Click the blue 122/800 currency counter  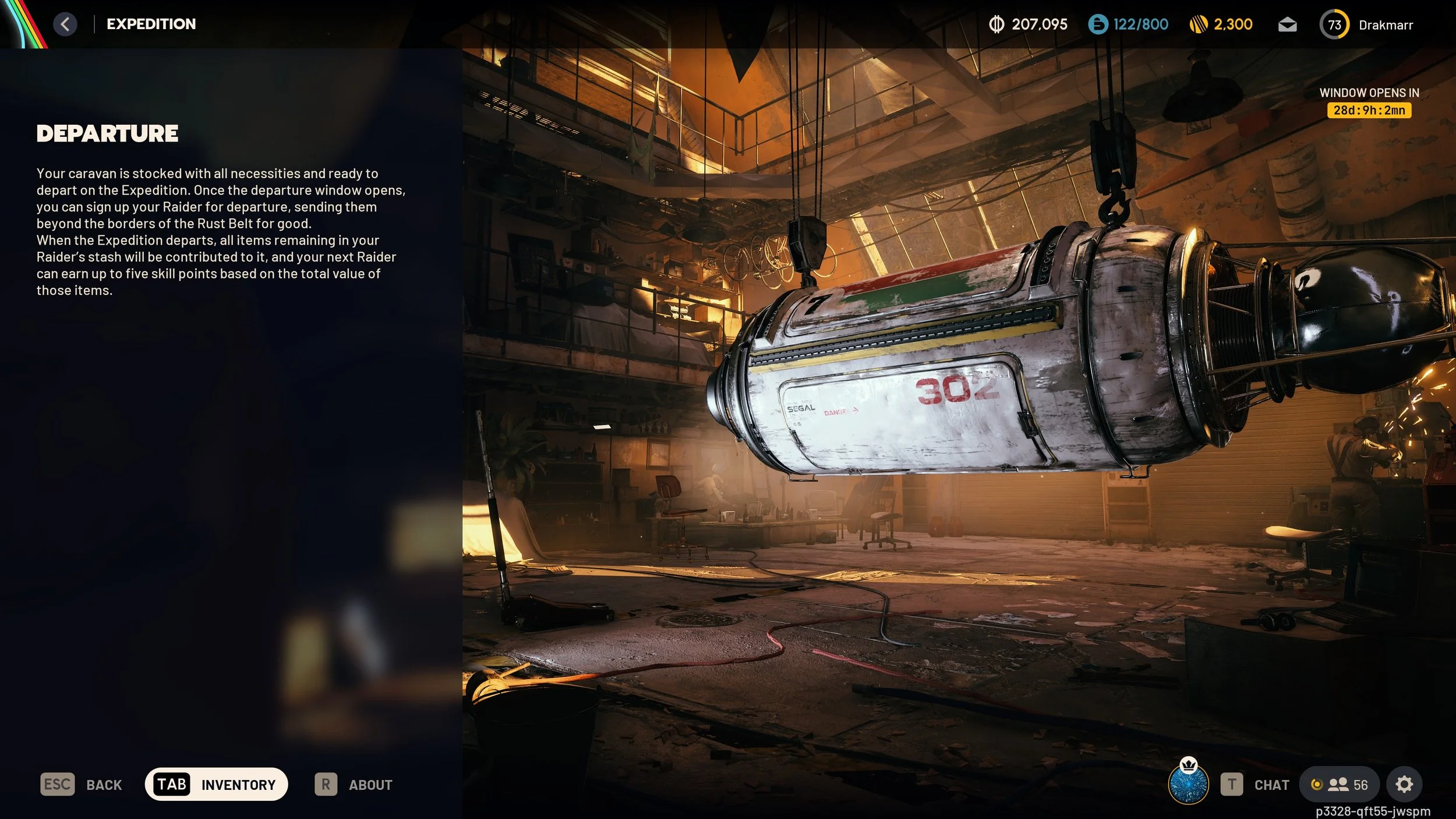(x=1128, y=24)
